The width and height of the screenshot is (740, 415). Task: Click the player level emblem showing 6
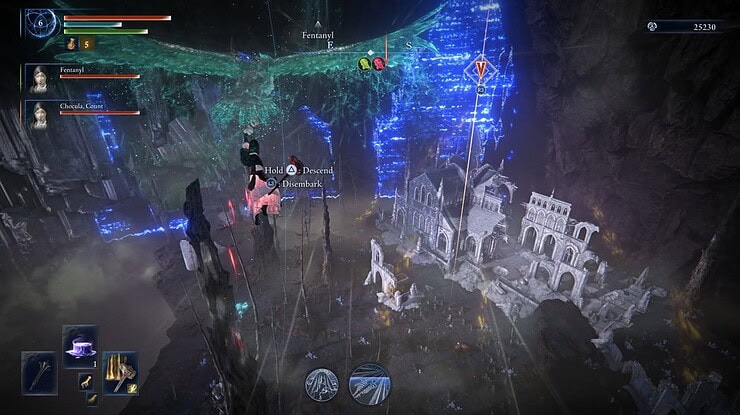point(41,20)
